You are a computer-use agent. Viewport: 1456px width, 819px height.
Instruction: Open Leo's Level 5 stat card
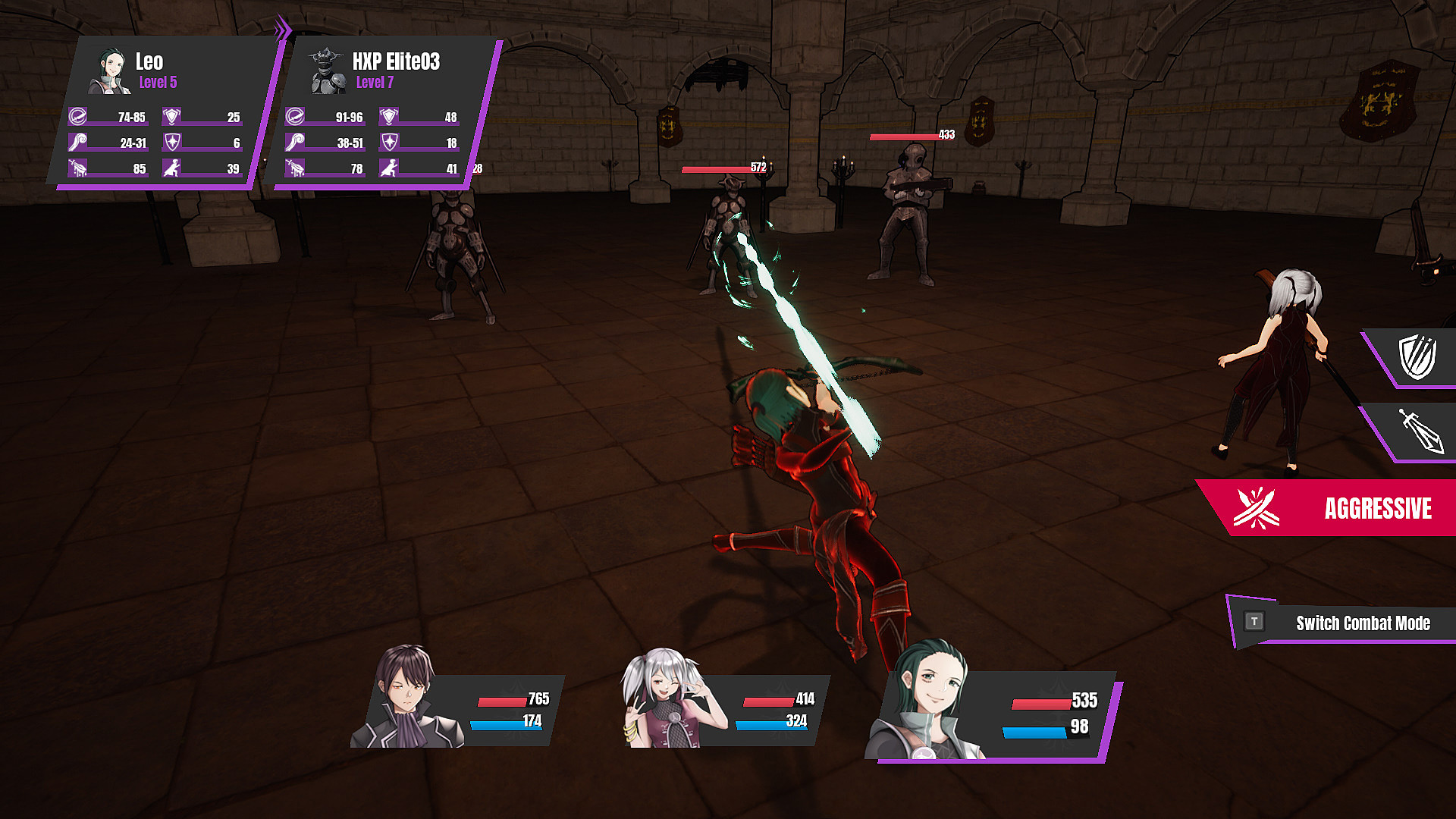pyautogui.click(x=163, y=114)
